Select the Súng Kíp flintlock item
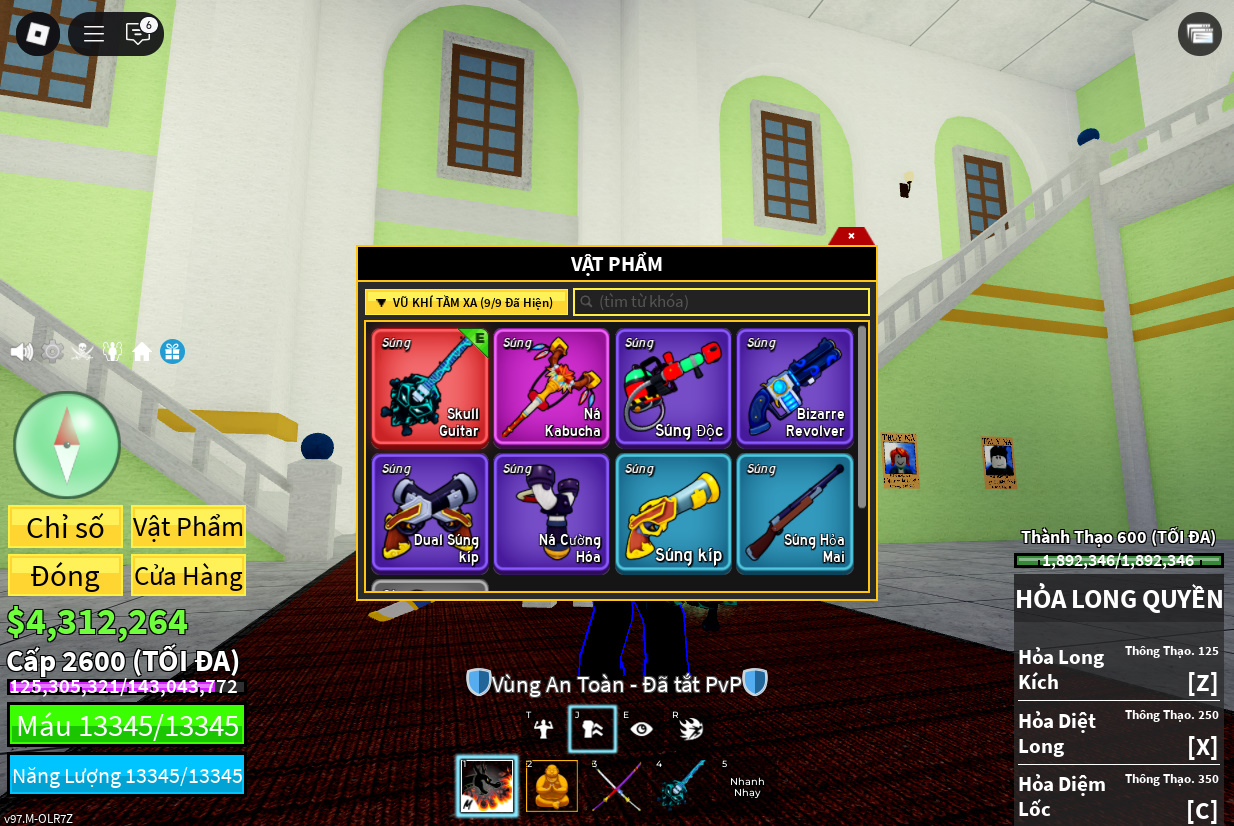The width and height of the screenshot is (1234, 826). tap(673, 513)
